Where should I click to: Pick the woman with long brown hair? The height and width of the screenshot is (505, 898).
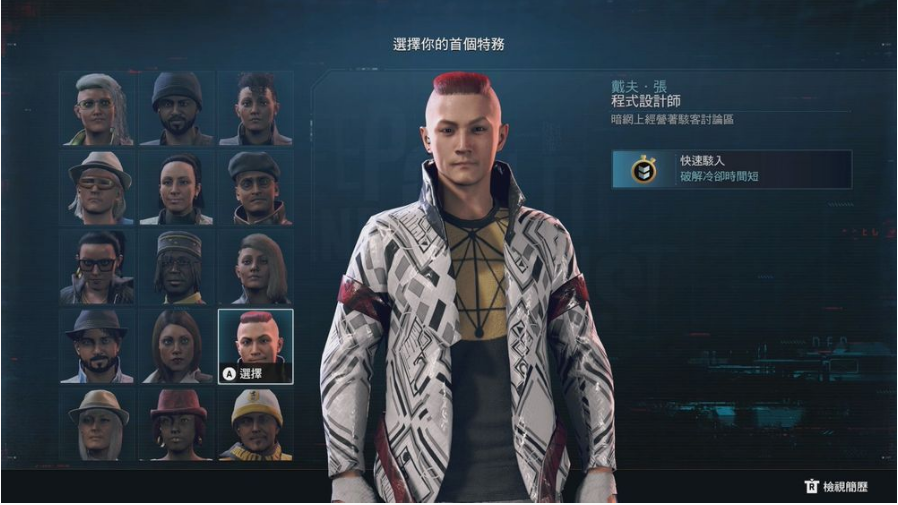pos(177,345)
